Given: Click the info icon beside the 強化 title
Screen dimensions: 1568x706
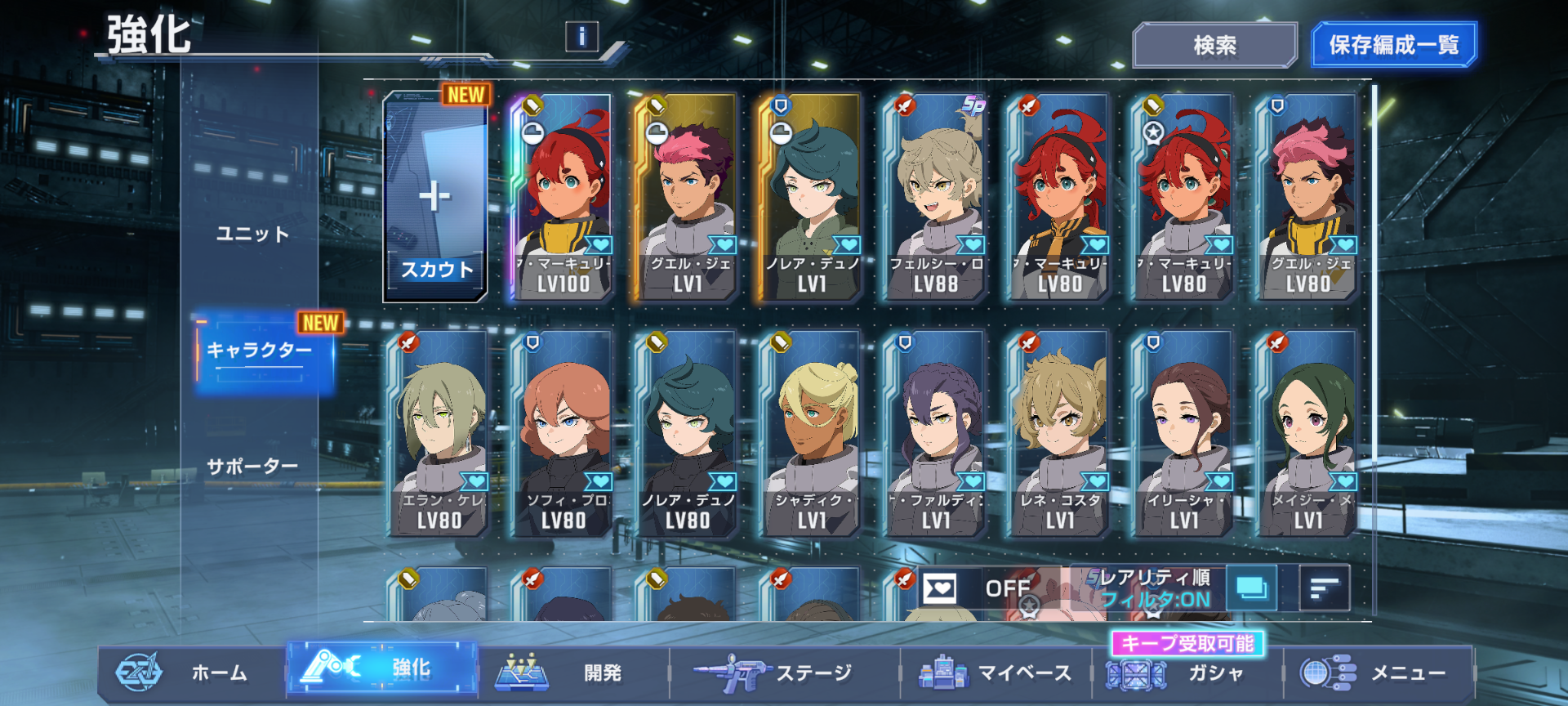Looking at the screenshot, I should click(x=581, y=36).
